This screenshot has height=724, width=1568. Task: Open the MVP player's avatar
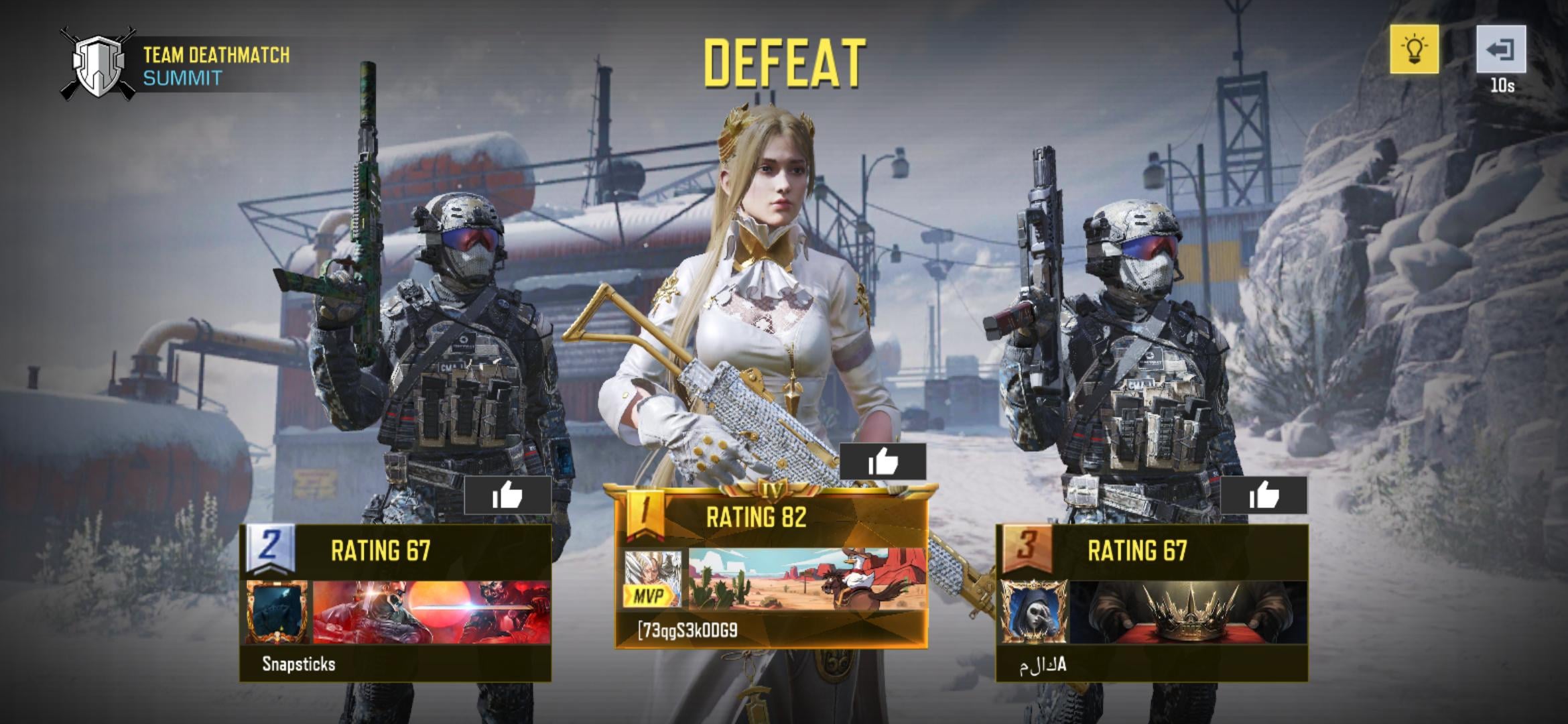click(652, 579)
